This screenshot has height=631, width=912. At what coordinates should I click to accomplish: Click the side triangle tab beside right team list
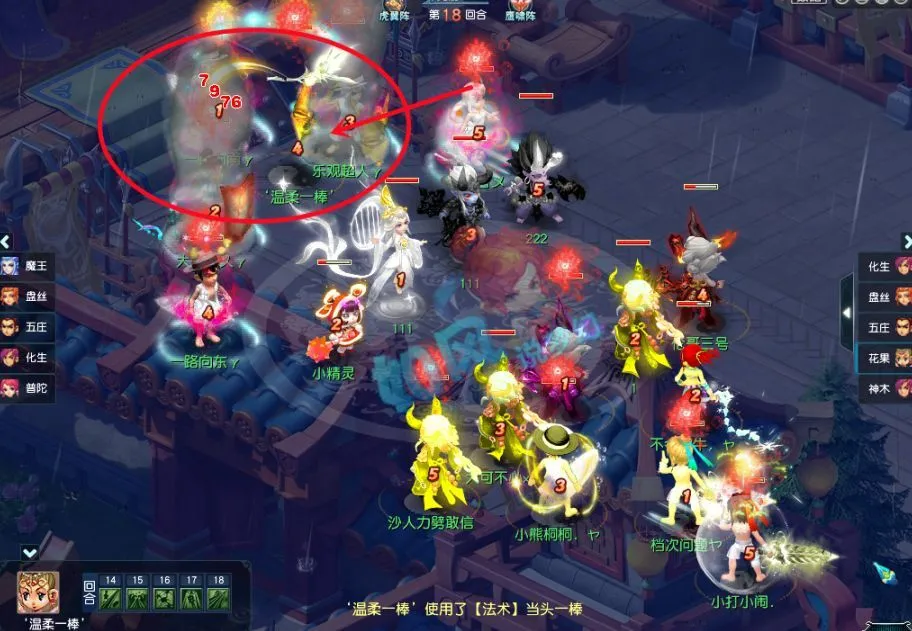pos(848,313)
